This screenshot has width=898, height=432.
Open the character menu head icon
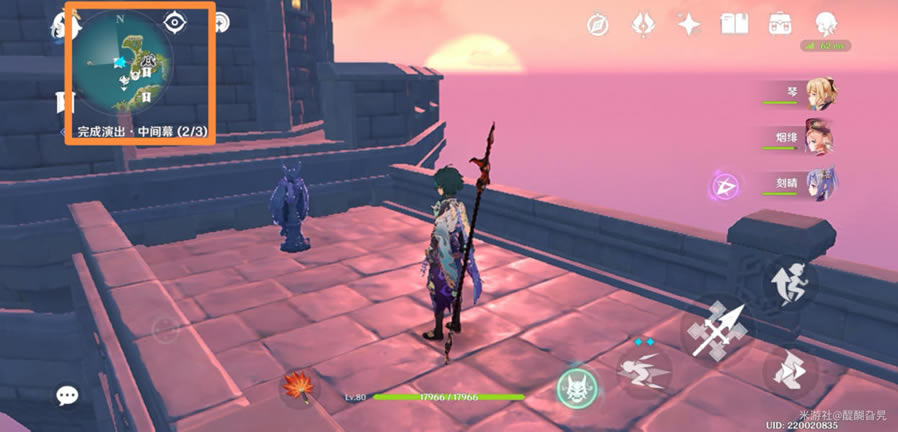826,25
